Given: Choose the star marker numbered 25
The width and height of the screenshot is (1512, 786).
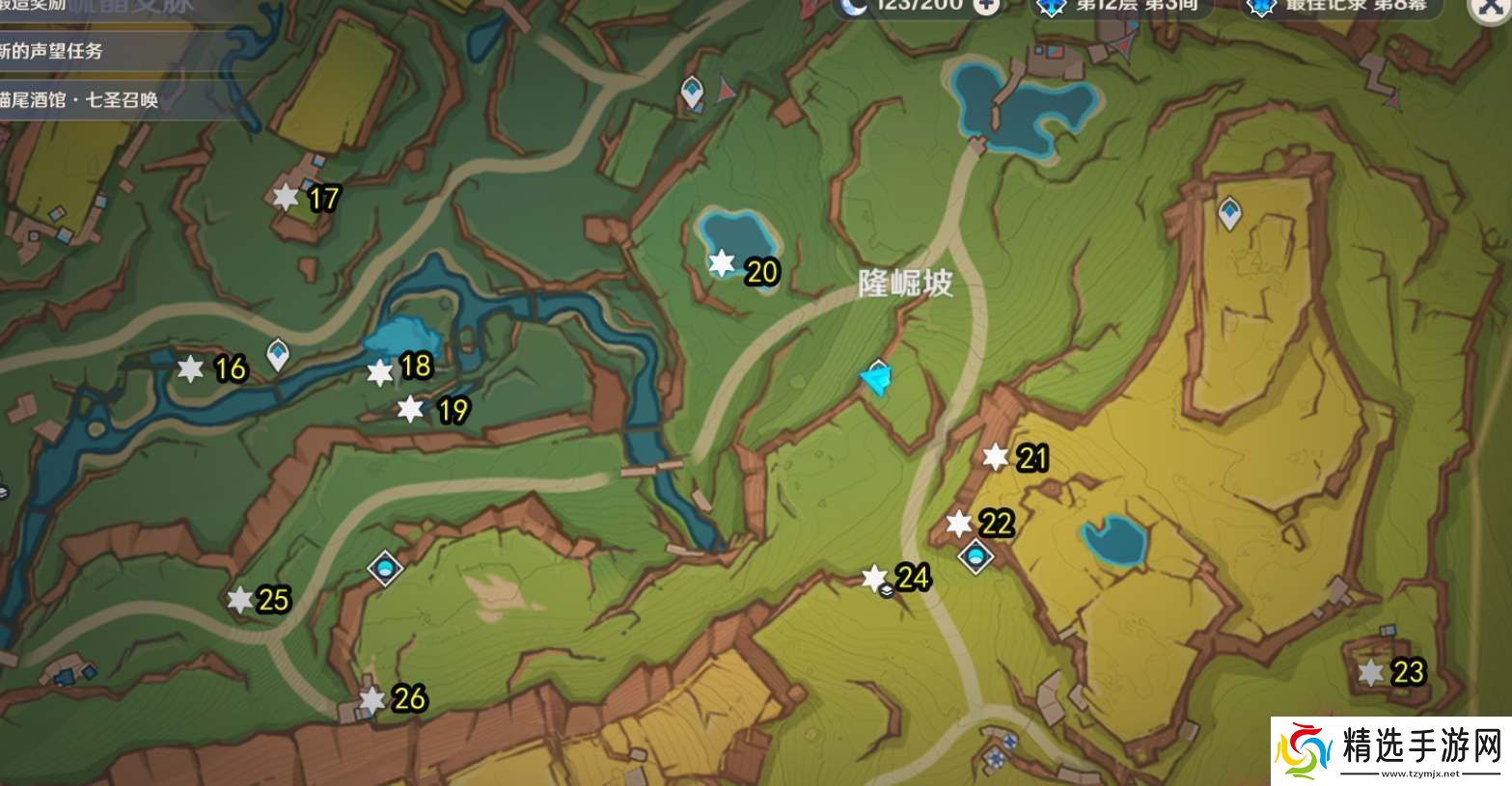Looking at the screenshot, I should pyautogui.click(x=239, y=600).
